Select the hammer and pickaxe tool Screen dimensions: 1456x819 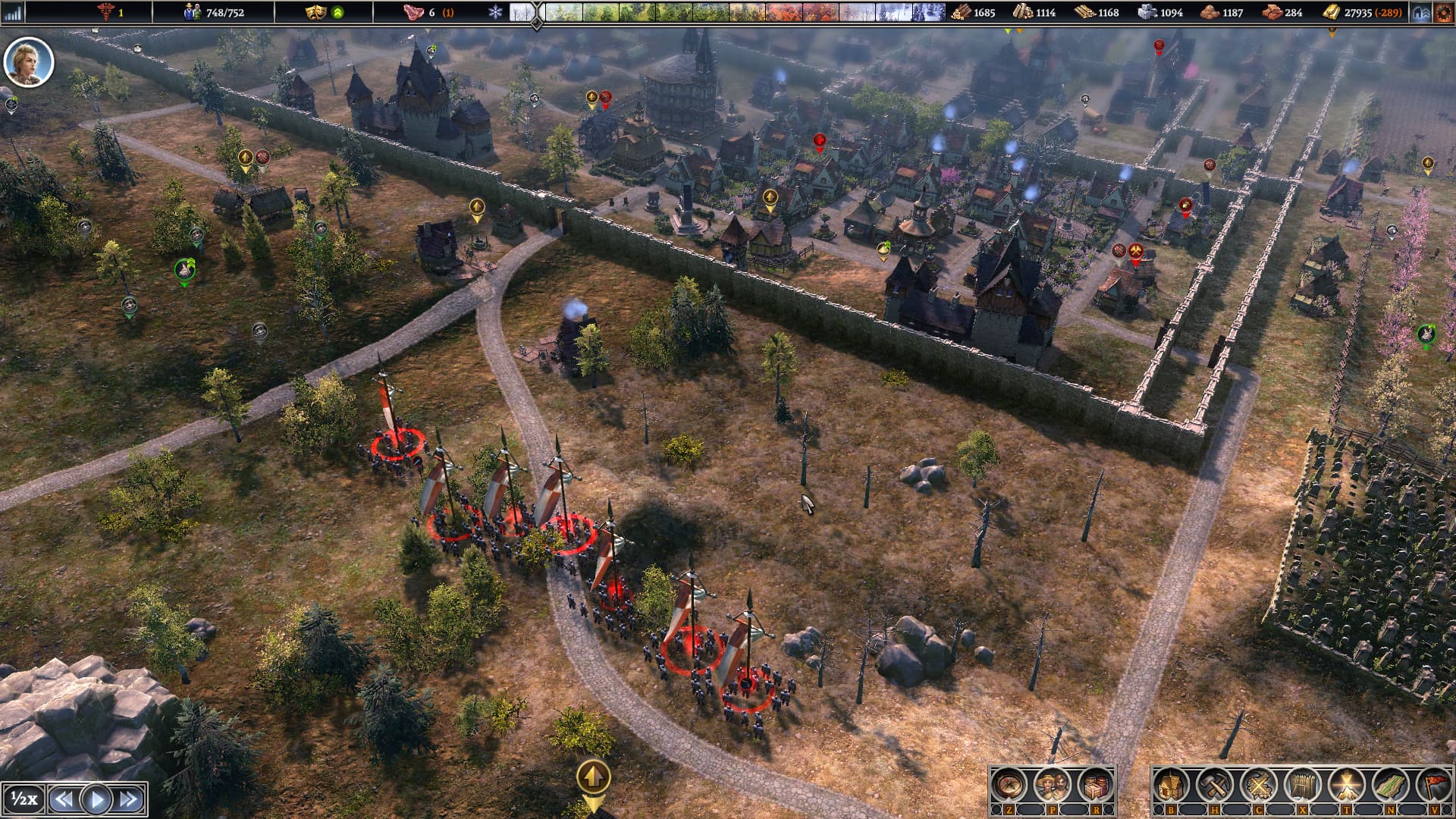pos(1214,786)
